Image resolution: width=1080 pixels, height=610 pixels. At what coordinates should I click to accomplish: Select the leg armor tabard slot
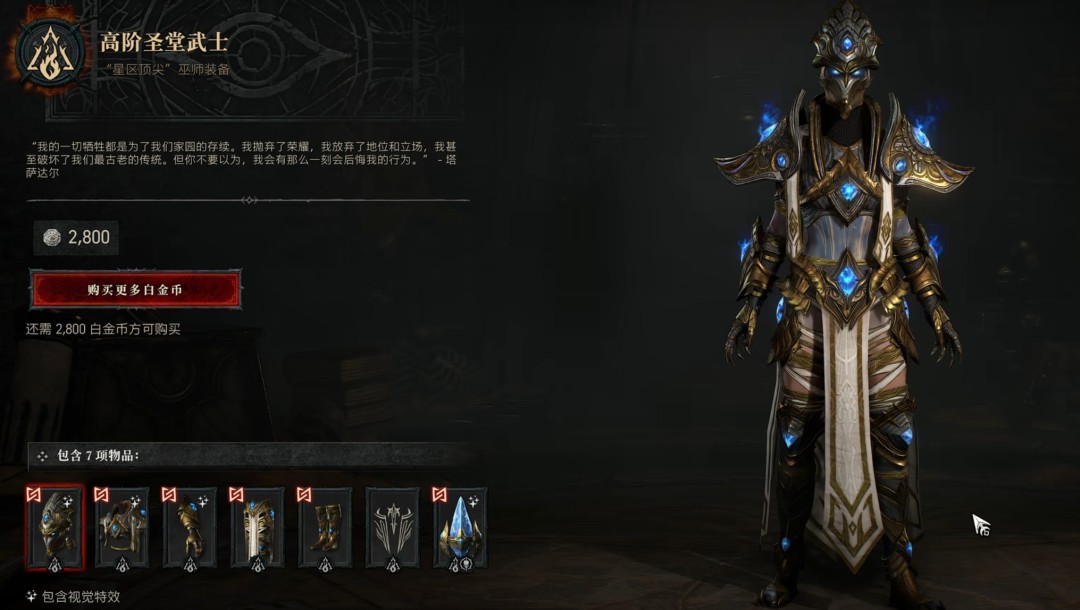click(x=257, y=527)
